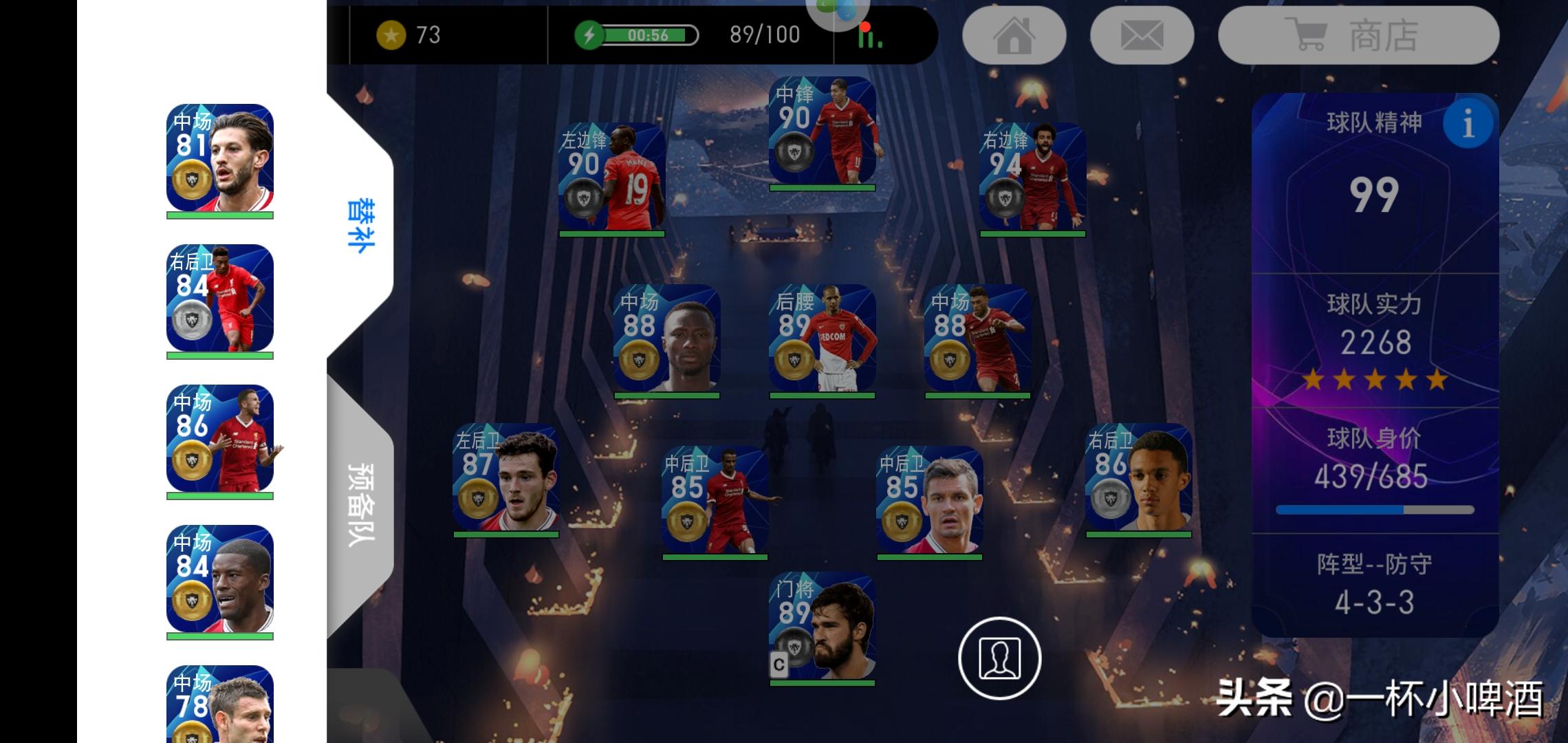Select the 89 goalkeeper card
Viewport: 1568px width, 743px height.
[x=822, y=626]
